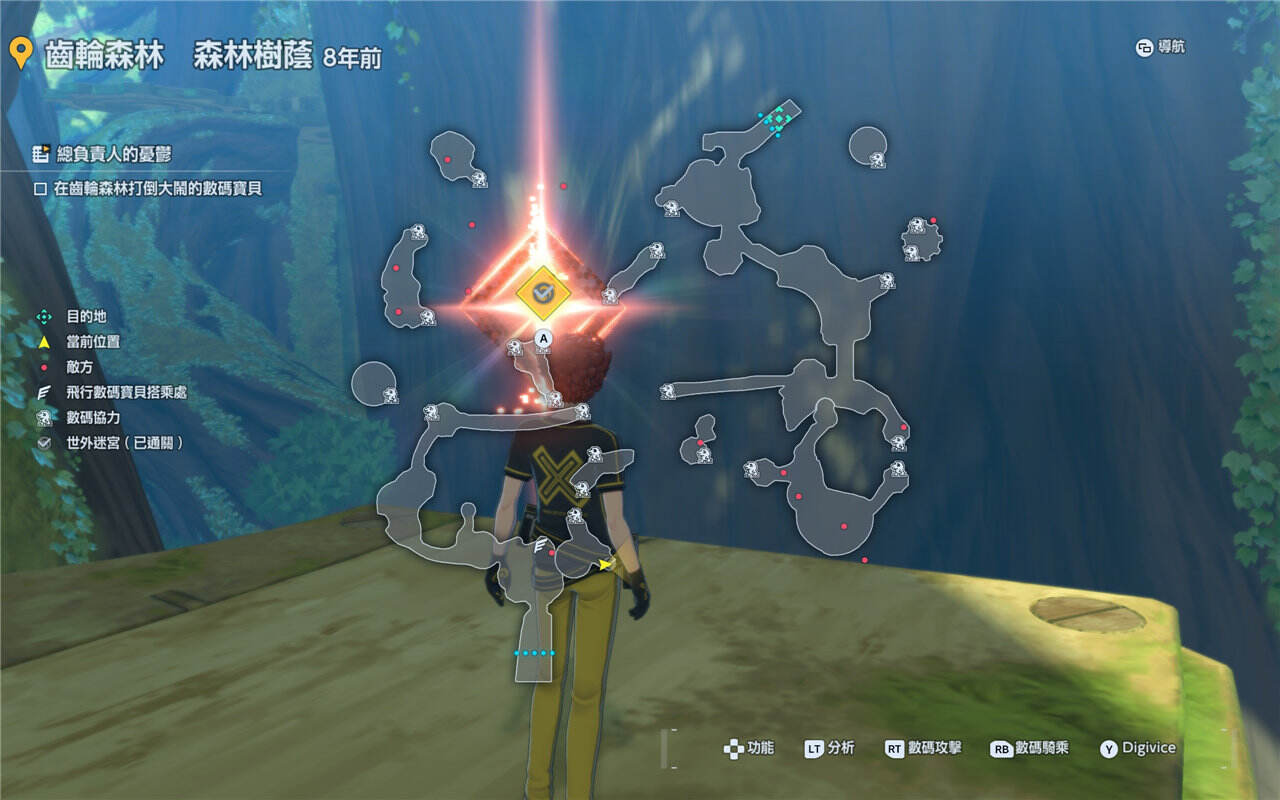Image resolution: width=1280 pixels, height=800 pixels.
Task: Select the yellow current position arrow
Action: pos(605,565)
